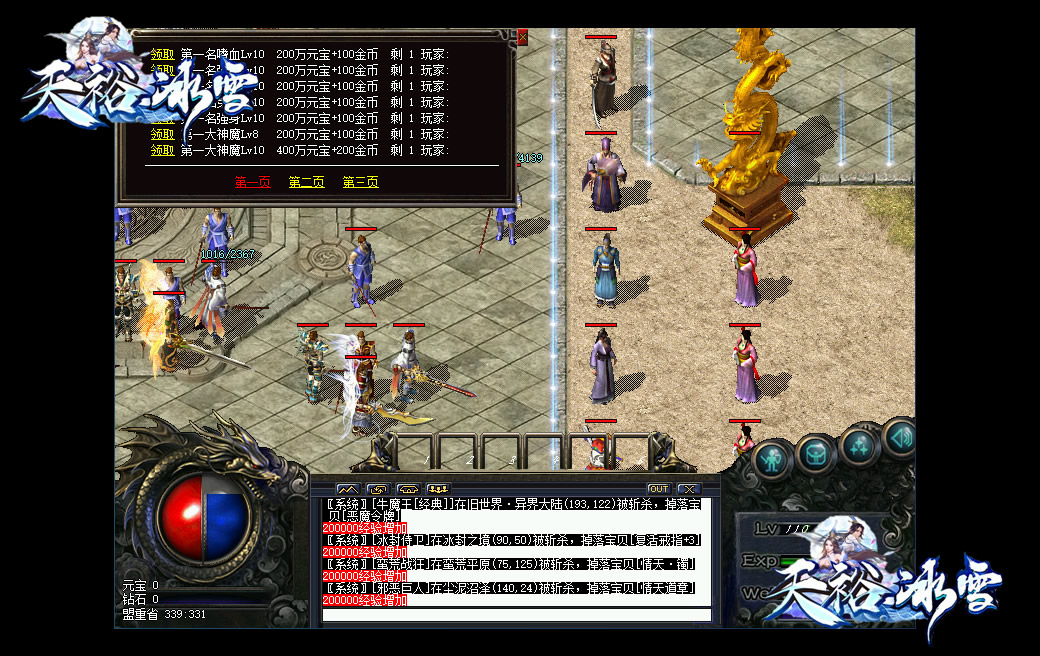
Task: Close the reward list panel
Action: click(x=522, y=38)
